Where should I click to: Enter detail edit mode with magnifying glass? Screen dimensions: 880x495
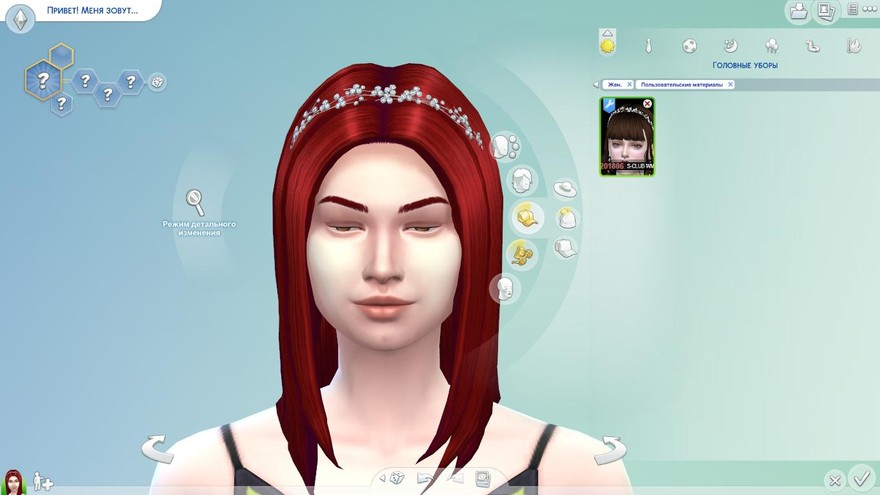(x=195, y=202)
